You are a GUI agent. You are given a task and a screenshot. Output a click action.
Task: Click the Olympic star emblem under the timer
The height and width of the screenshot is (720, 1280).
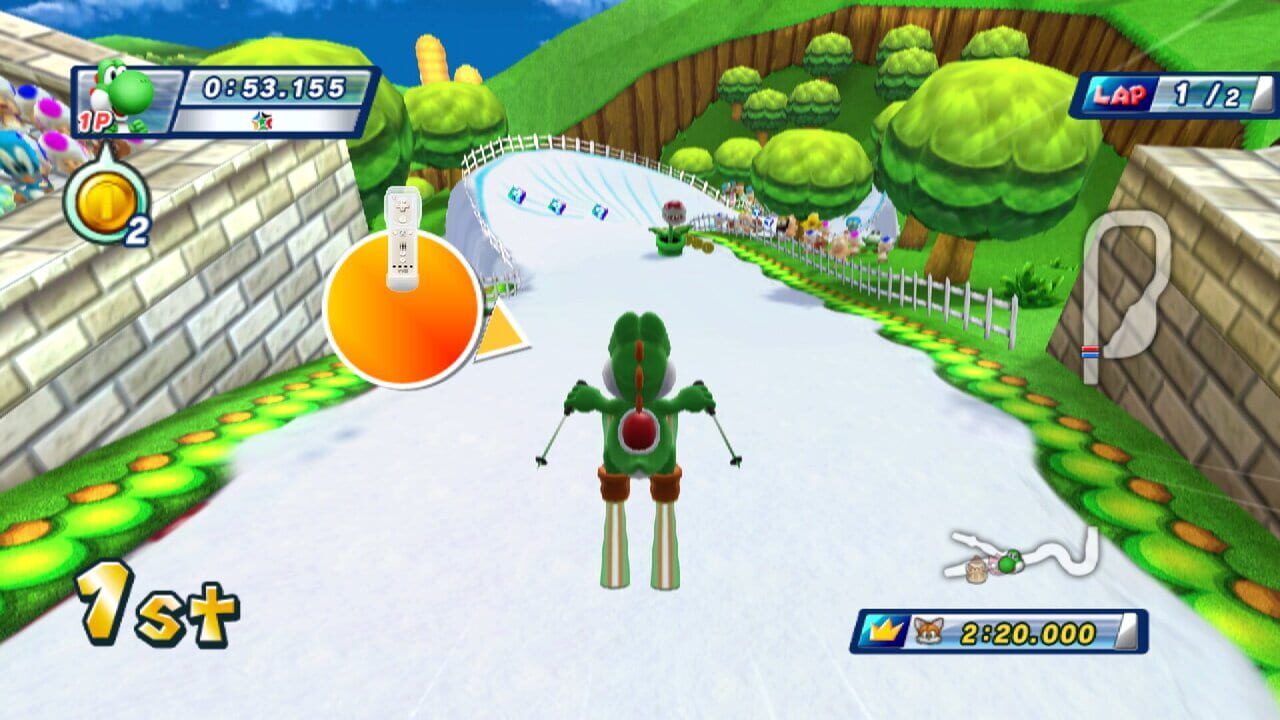[x=262, y=118]
